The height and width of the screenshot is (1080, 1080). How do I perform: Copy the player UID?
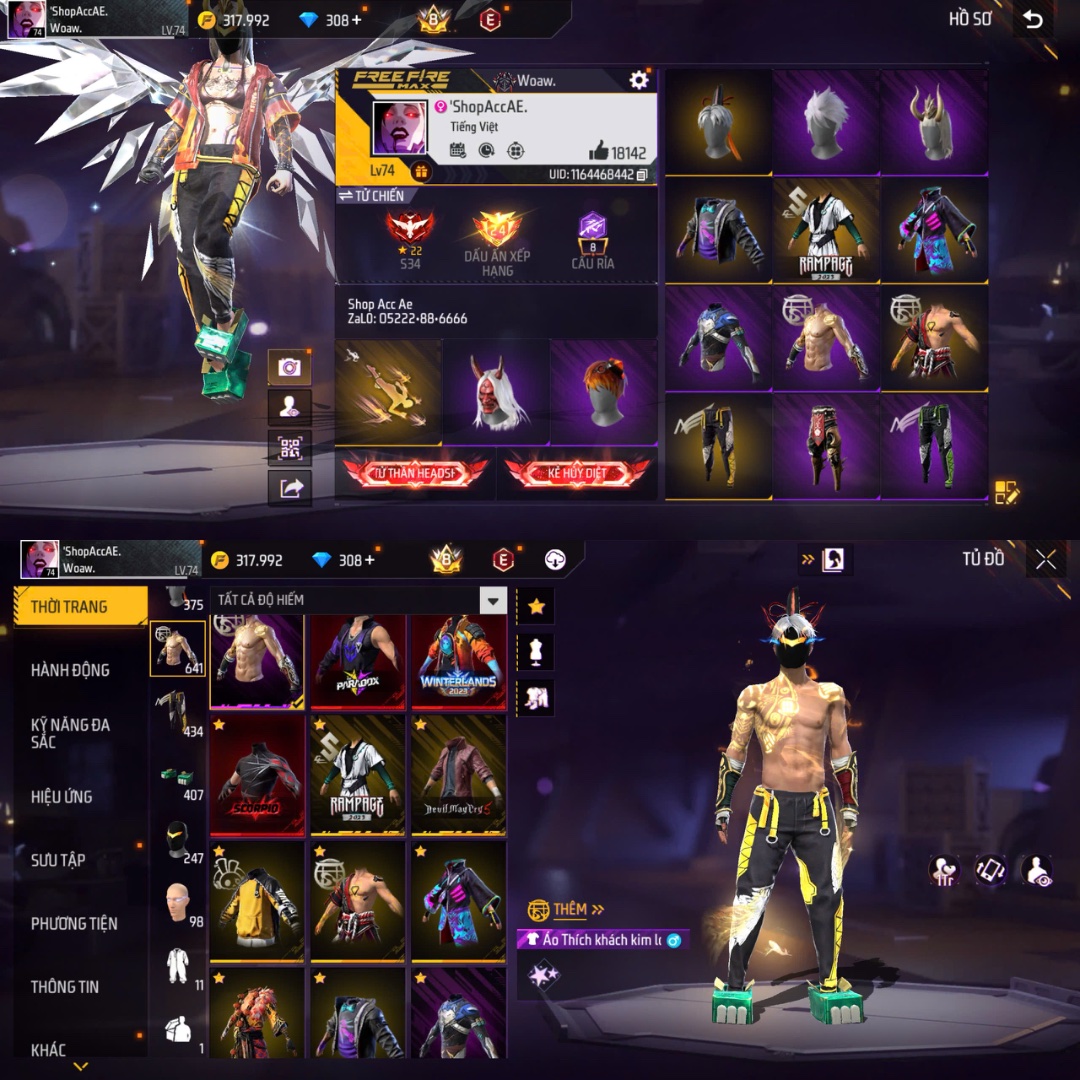(642, 174)
